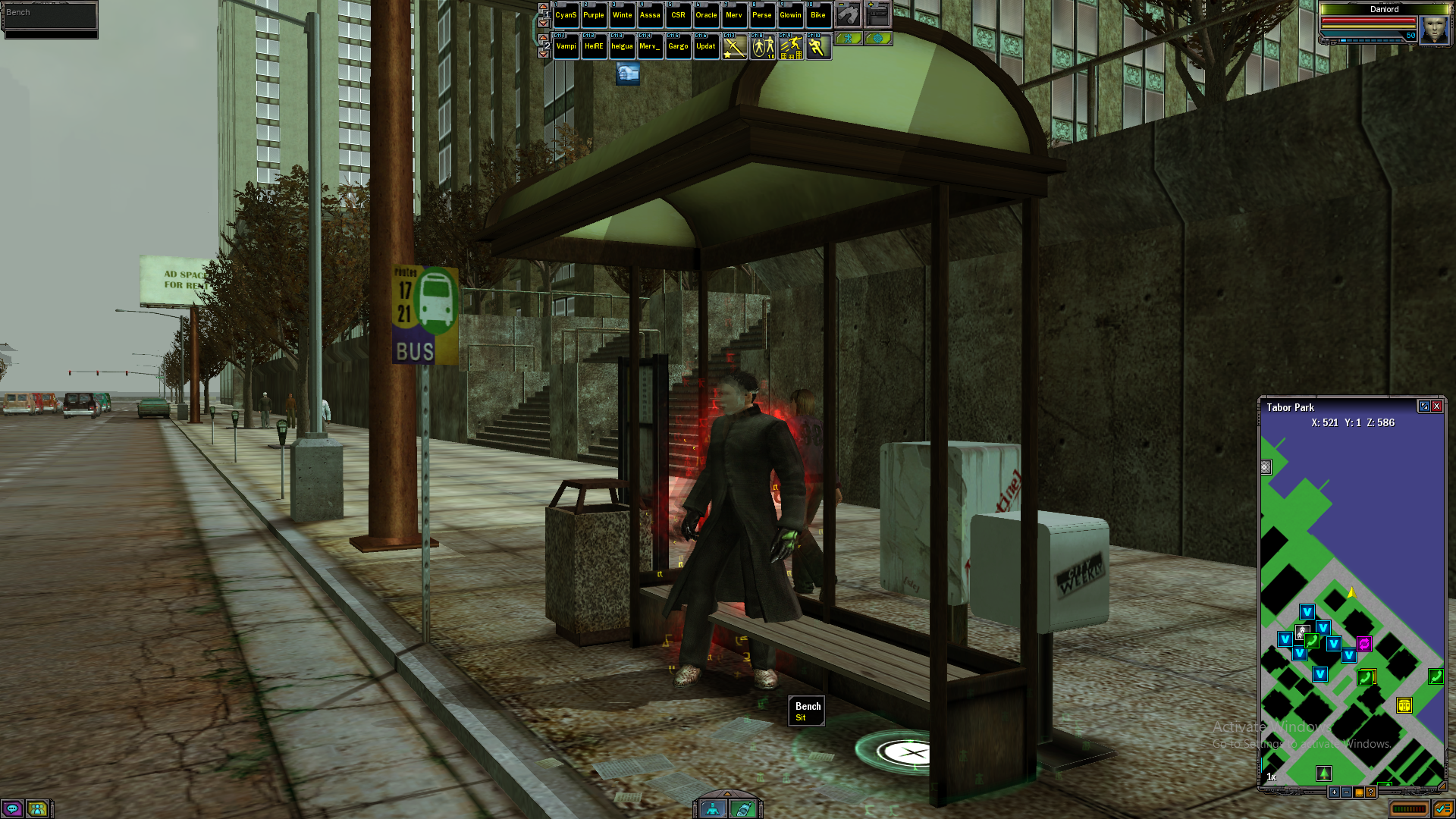Zoom in the map with plus button

(x=1334, y=792)
